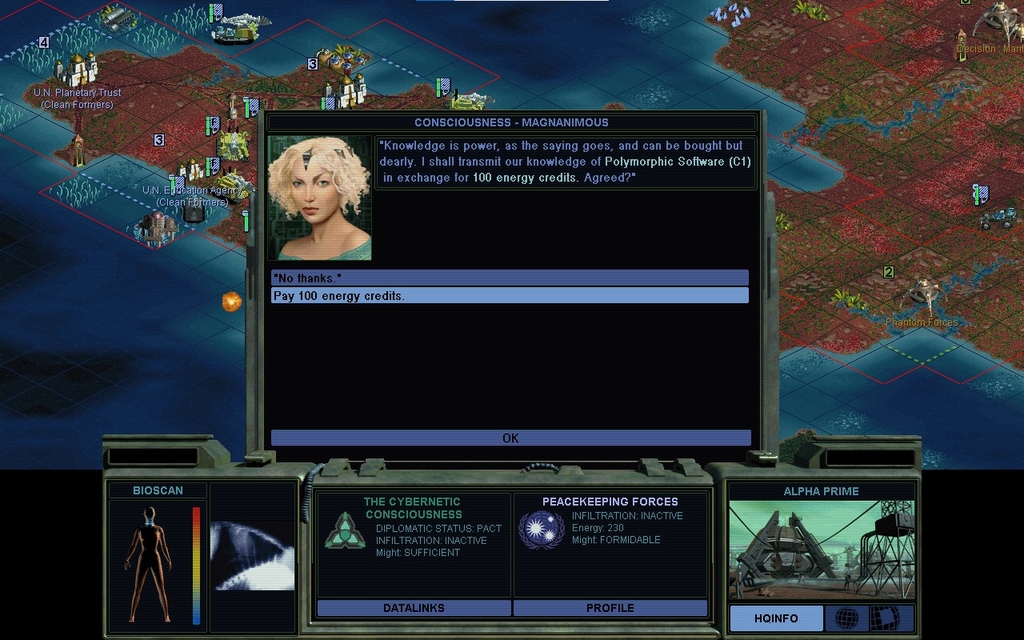Viewport: 1024px width, 640px height.
Task: Decline with the "No thanks." reply
Action: 509,277
